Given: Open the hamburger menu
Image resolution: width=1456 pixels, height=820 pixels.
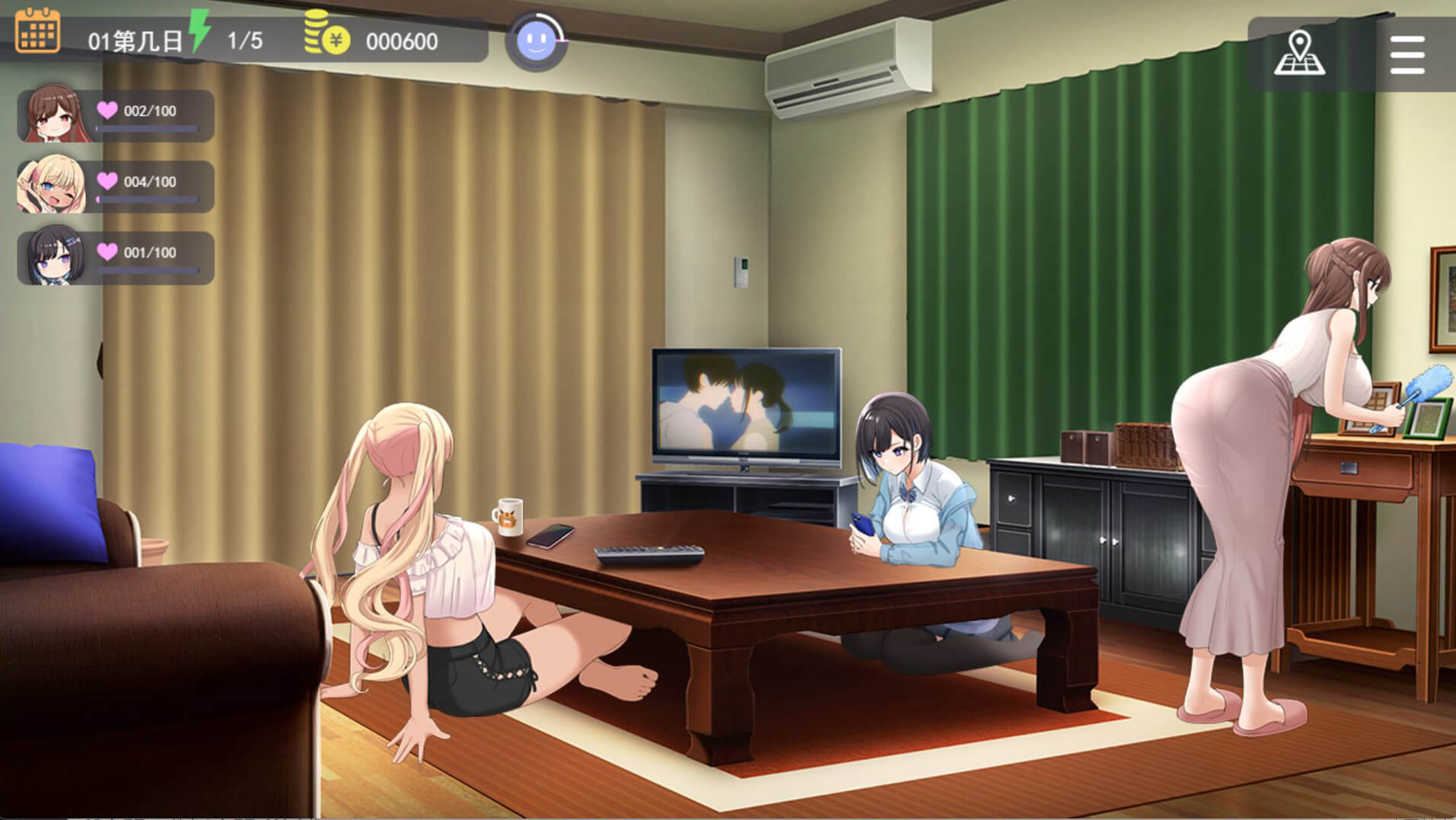Looking at the screenshot, I should tap(1407, 54).
